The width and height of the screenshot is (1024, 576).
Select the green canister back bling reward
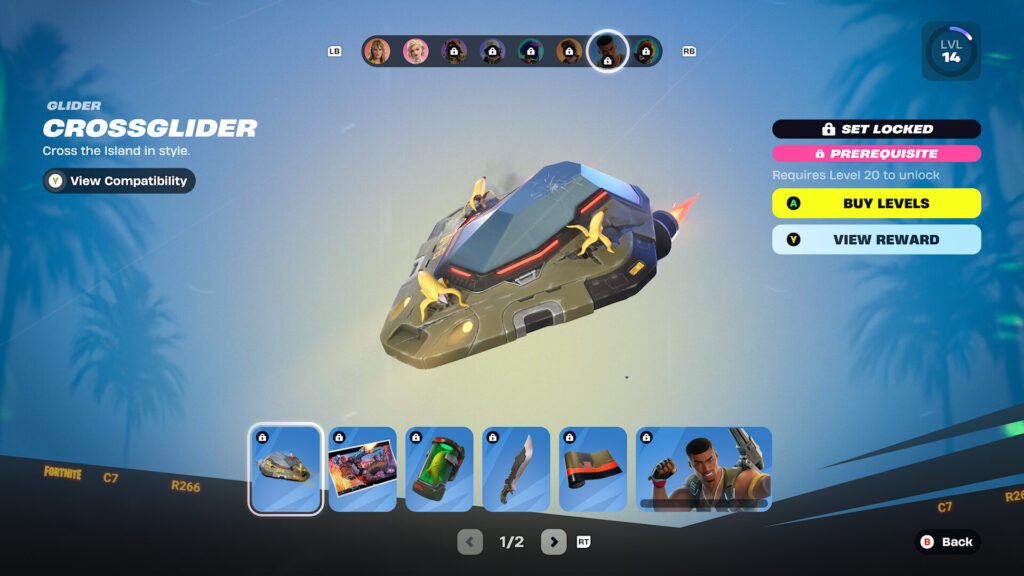439,469
